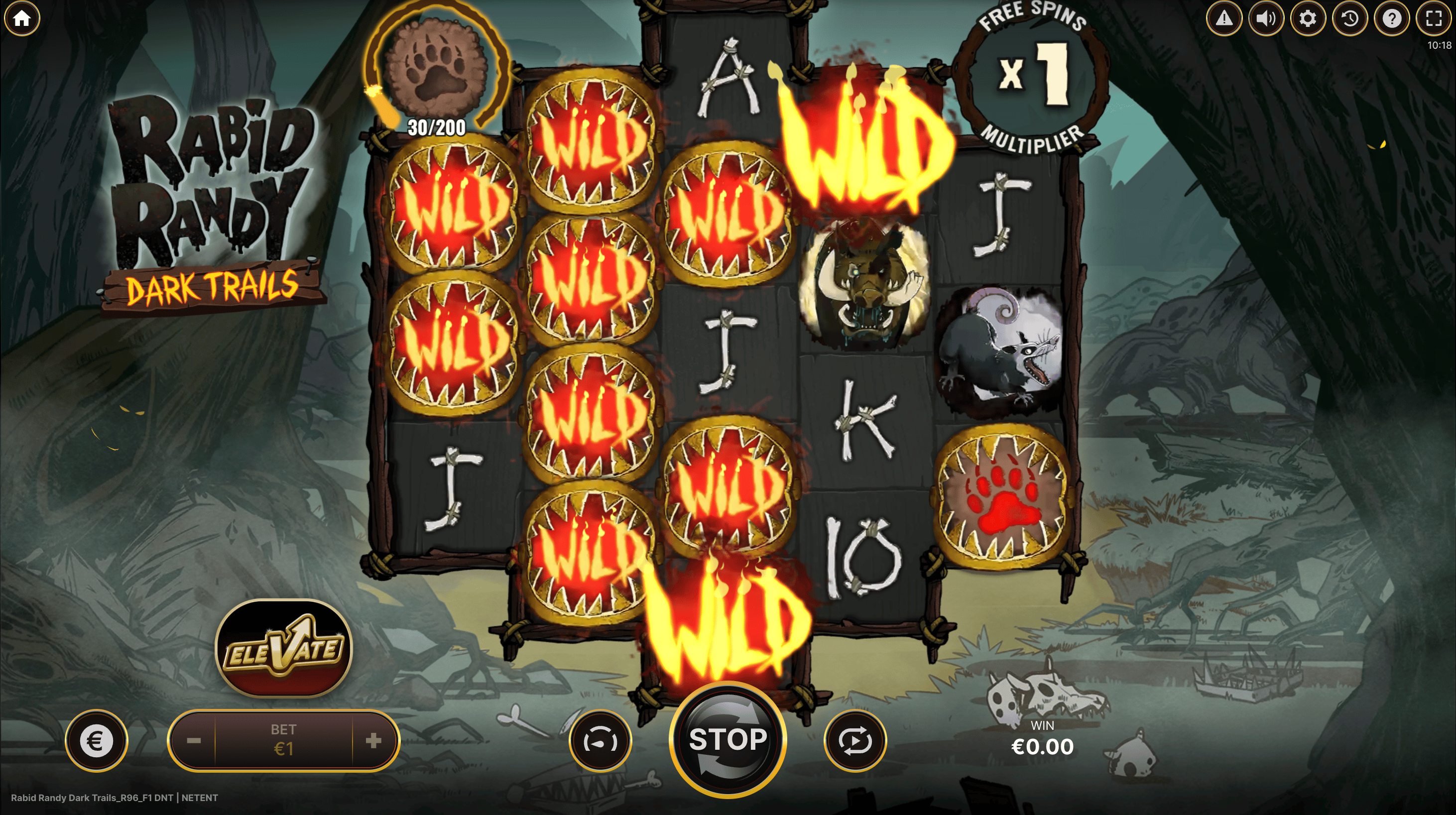Open the gear settings menu
Viewport: 1456px width, 815px height.
(x=1307, y=18)
